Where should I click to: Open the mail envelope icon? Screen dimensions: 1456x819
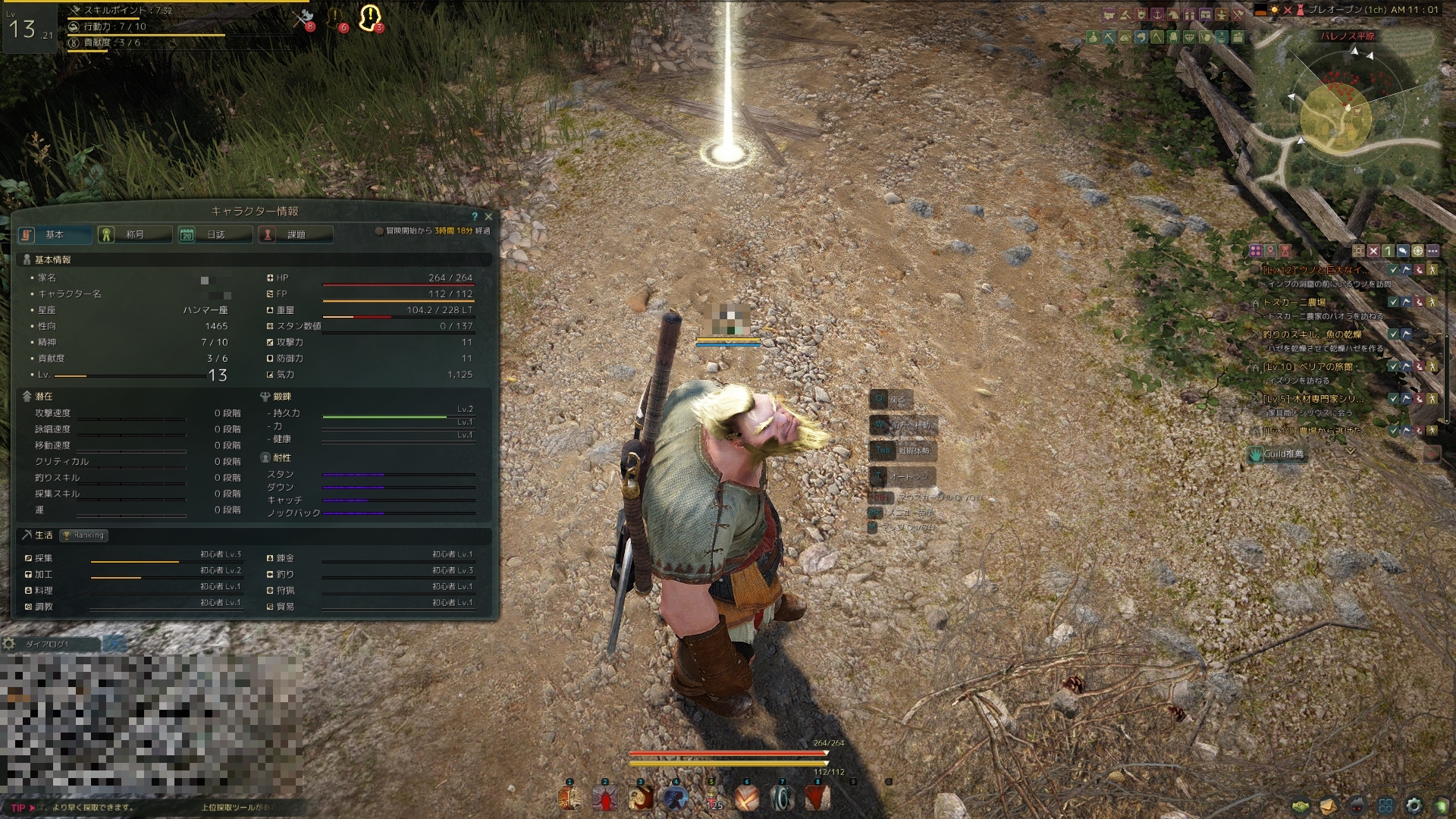pyautogui.click(x=1328, y=805)
